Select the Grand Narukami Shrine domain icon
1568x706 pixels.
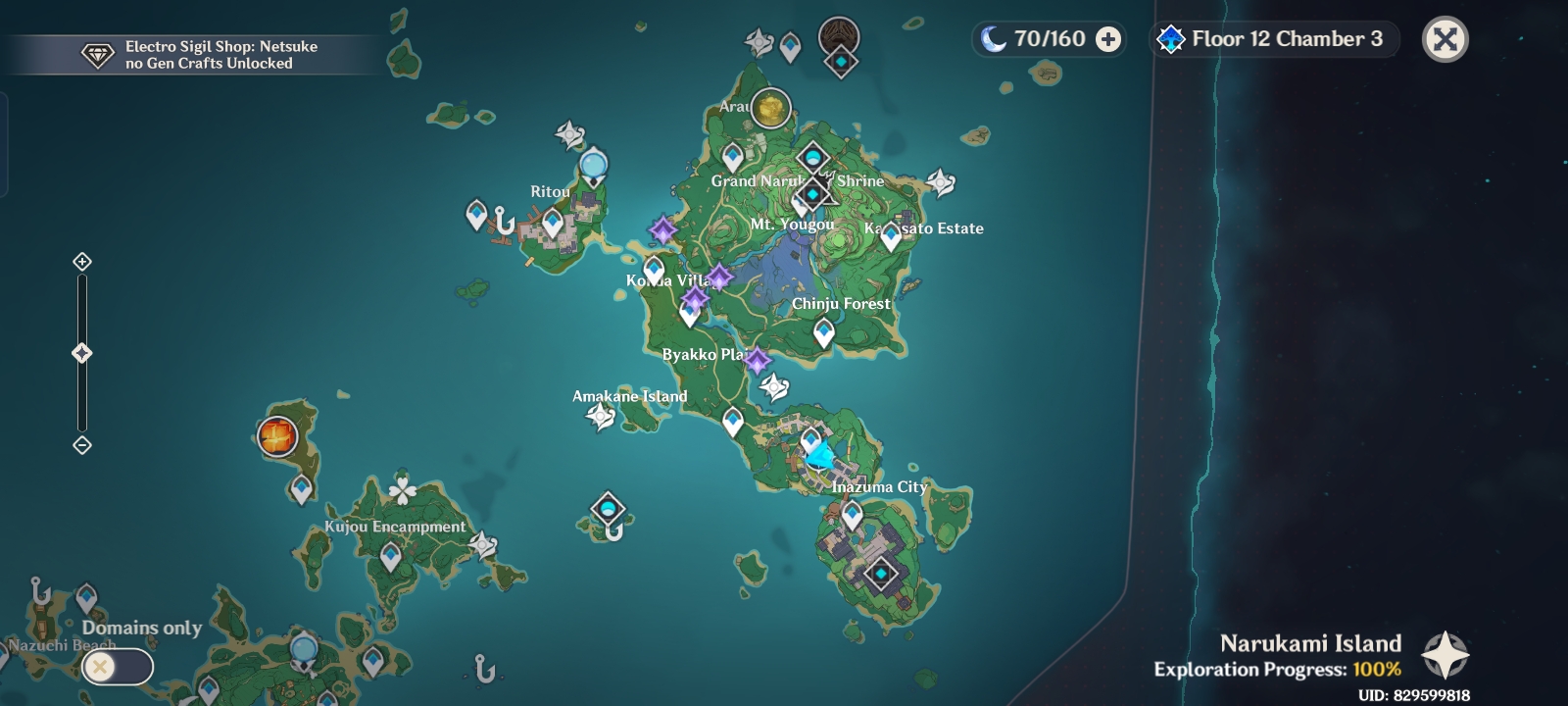point(812,195)
